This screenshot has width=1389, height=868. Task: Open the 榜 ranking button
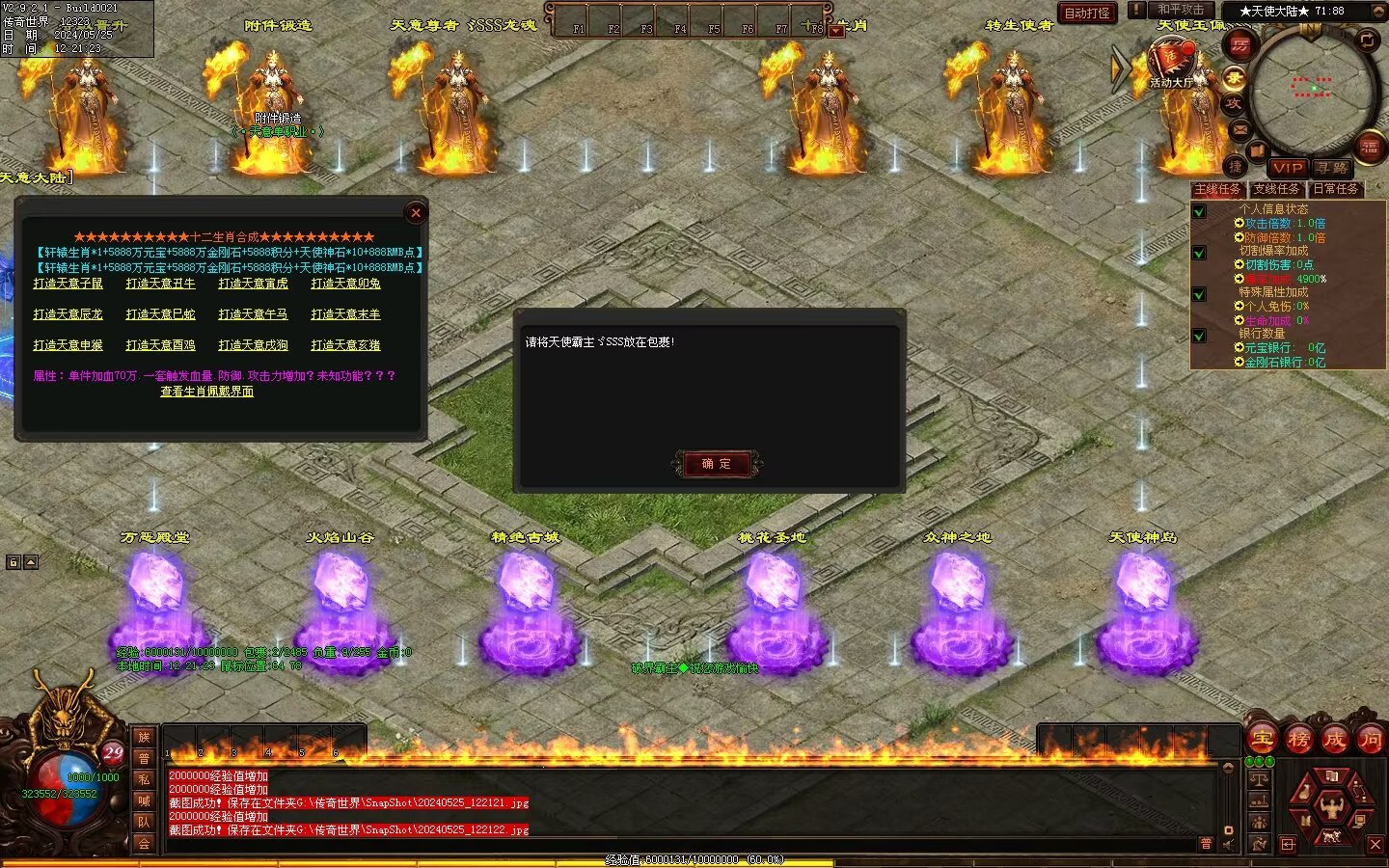[1298, 739]
